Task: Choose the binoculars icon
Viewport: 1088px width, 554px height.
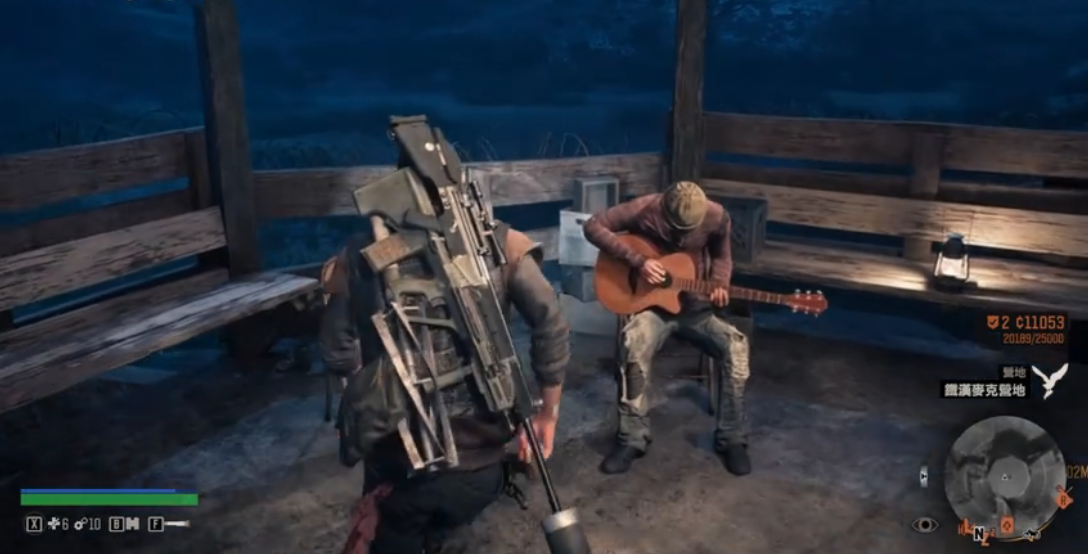Action: tap(130, 524)
